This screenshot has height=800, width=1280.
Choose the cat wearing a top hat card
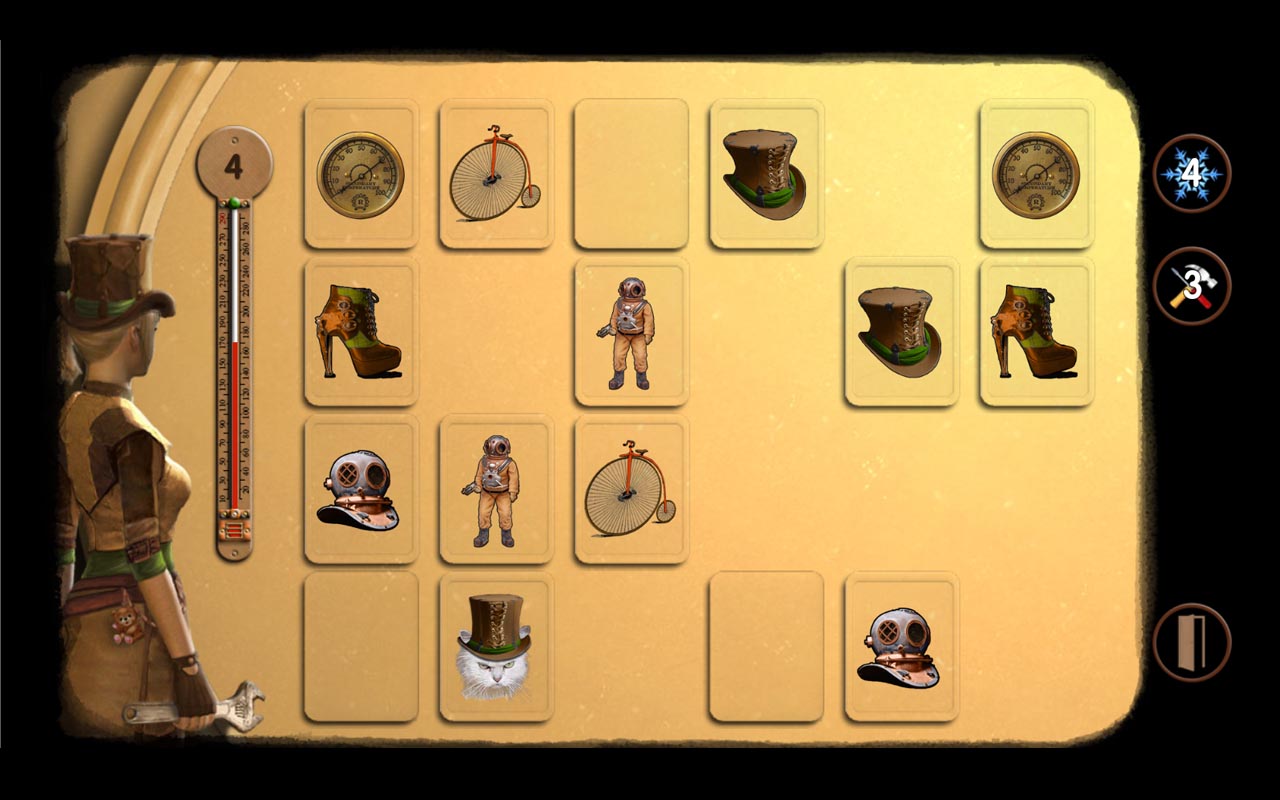(x=496, y=647)
